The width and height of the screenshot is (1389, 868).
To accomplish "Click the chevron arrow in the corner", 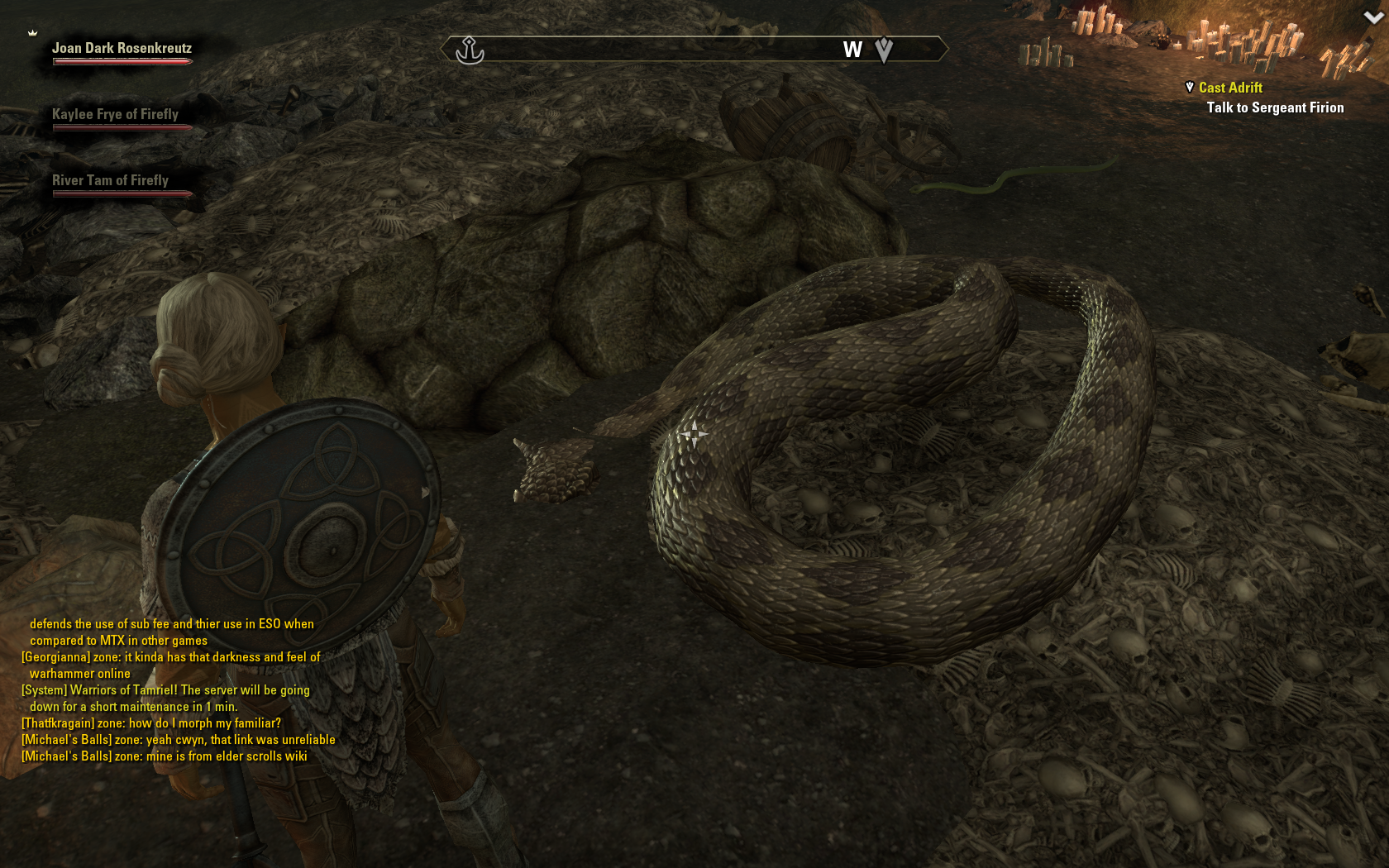I will click(1372, 17).
